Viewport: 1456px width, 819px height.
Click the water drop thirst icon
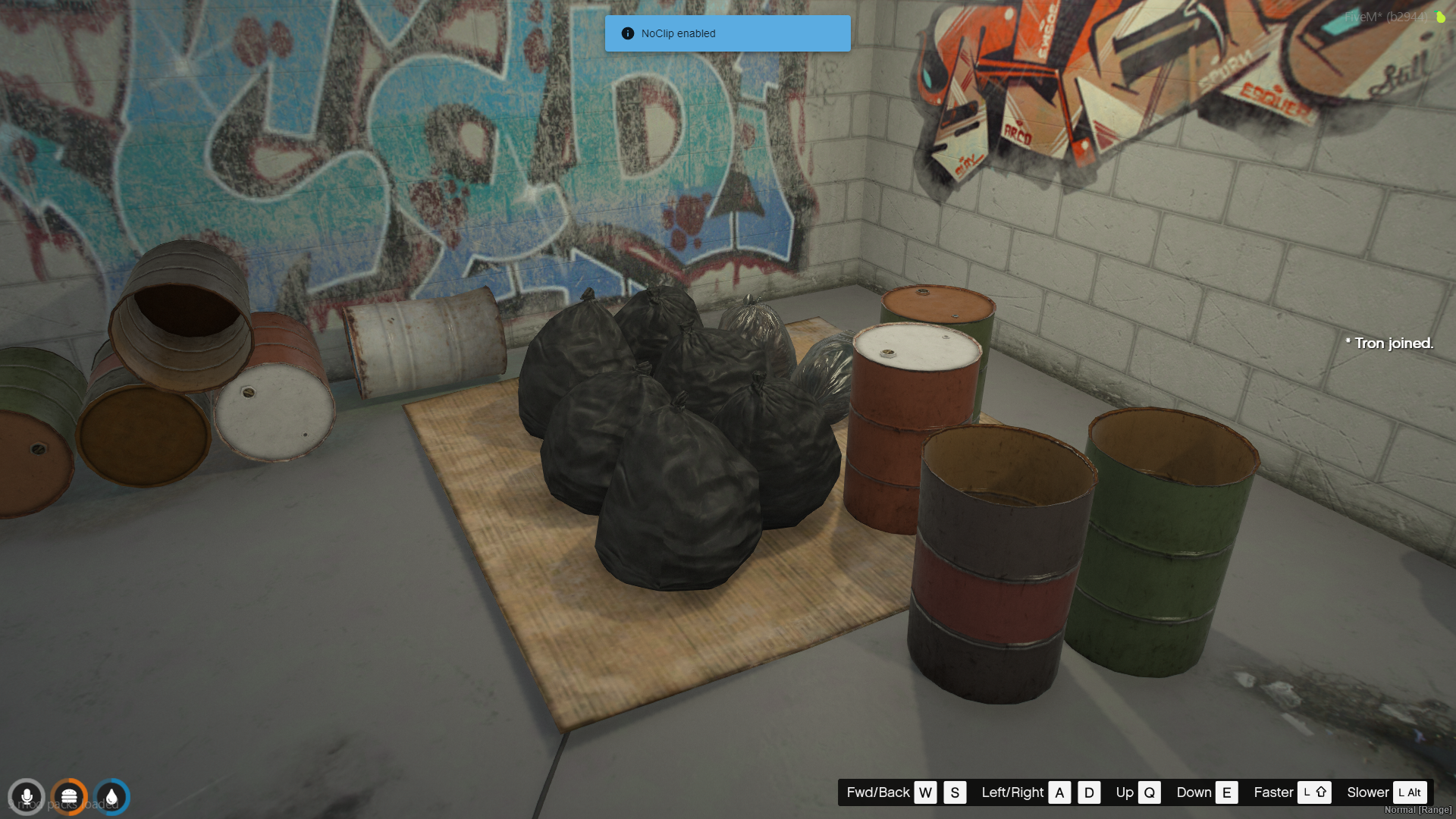tap(112, 797)
